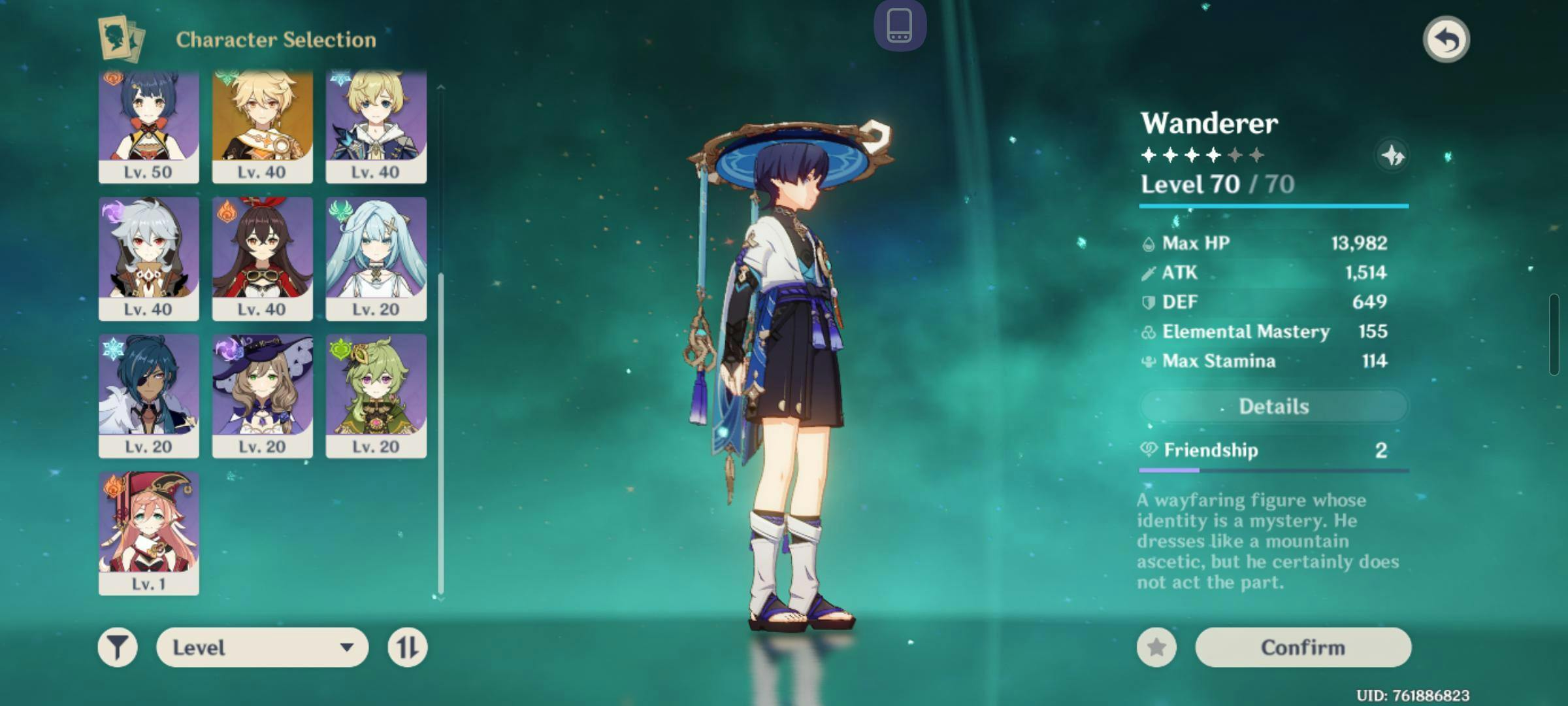The width and height of the screenshot is (1568, 706).
Task: Choose Yanfei at Lv. 1
Action: (149, 533)
